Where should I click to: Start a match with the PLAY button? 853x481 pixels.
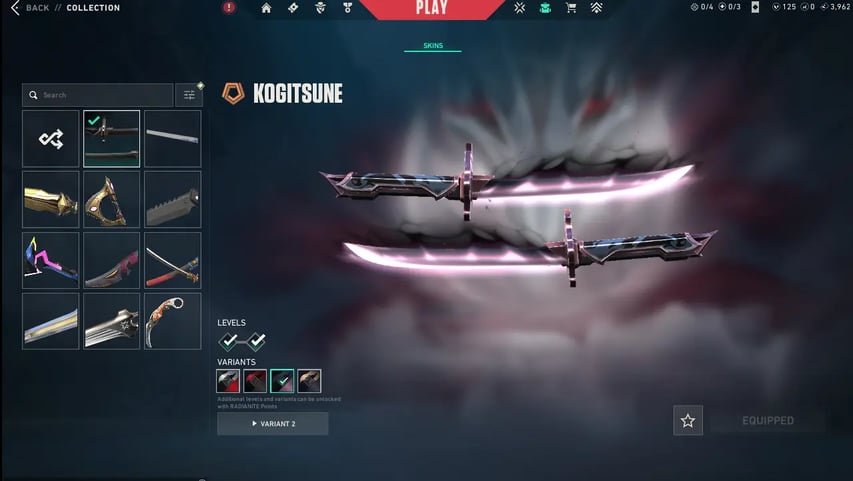(x=431, y=8)
